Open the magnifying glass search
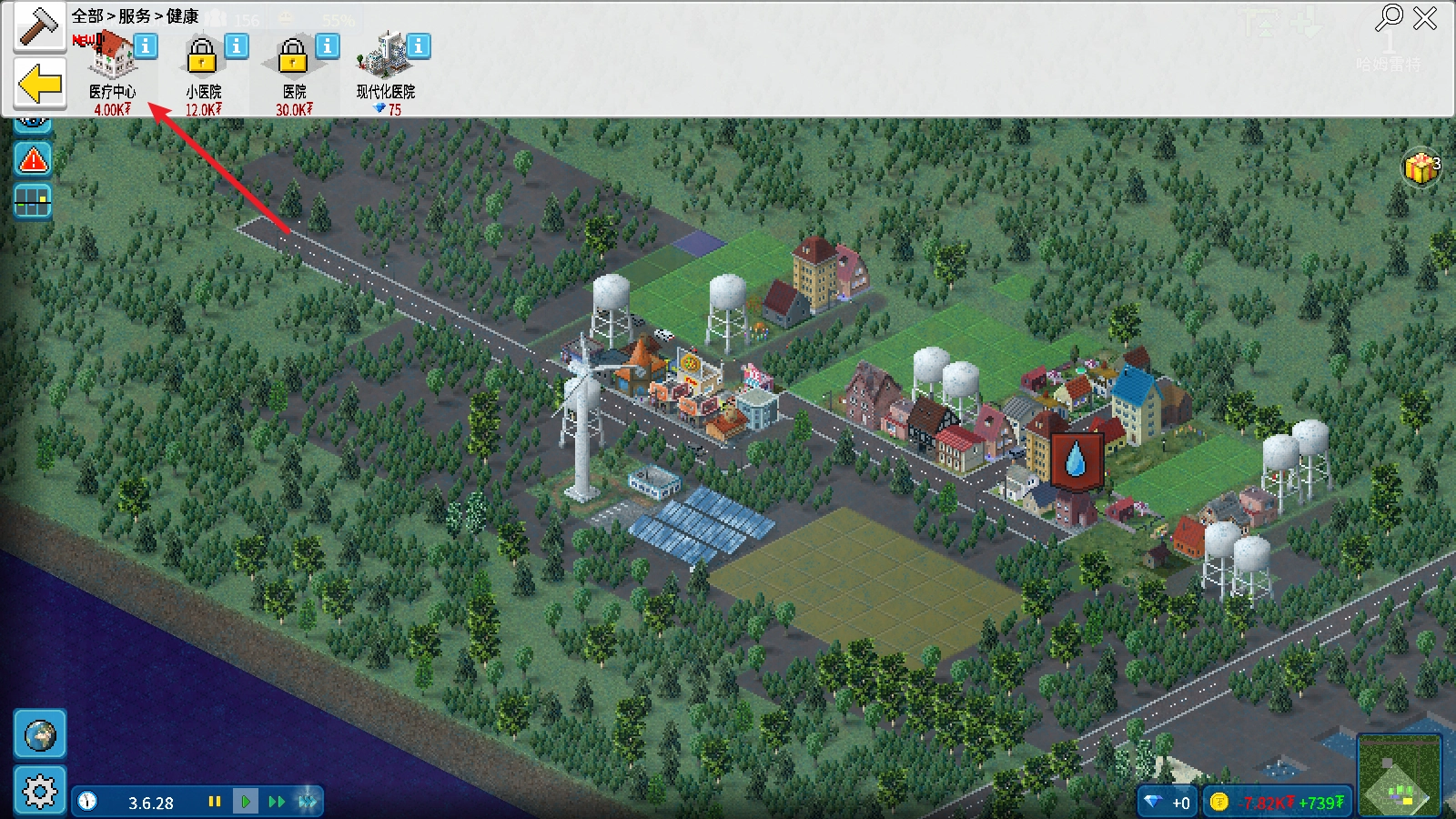This screenshot has width=1456, height=819. [1390, 17]
